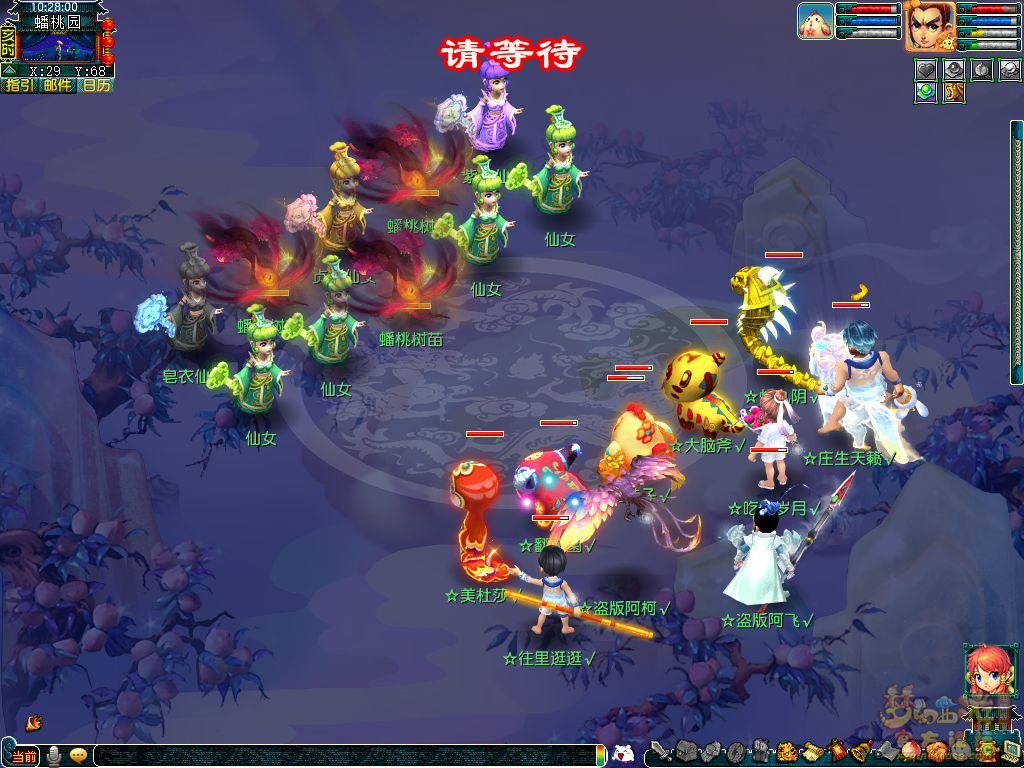The width and height of the screenshot is (1024, 768).
Task: Select the chicken pet portrait
Action: [815, 21]
